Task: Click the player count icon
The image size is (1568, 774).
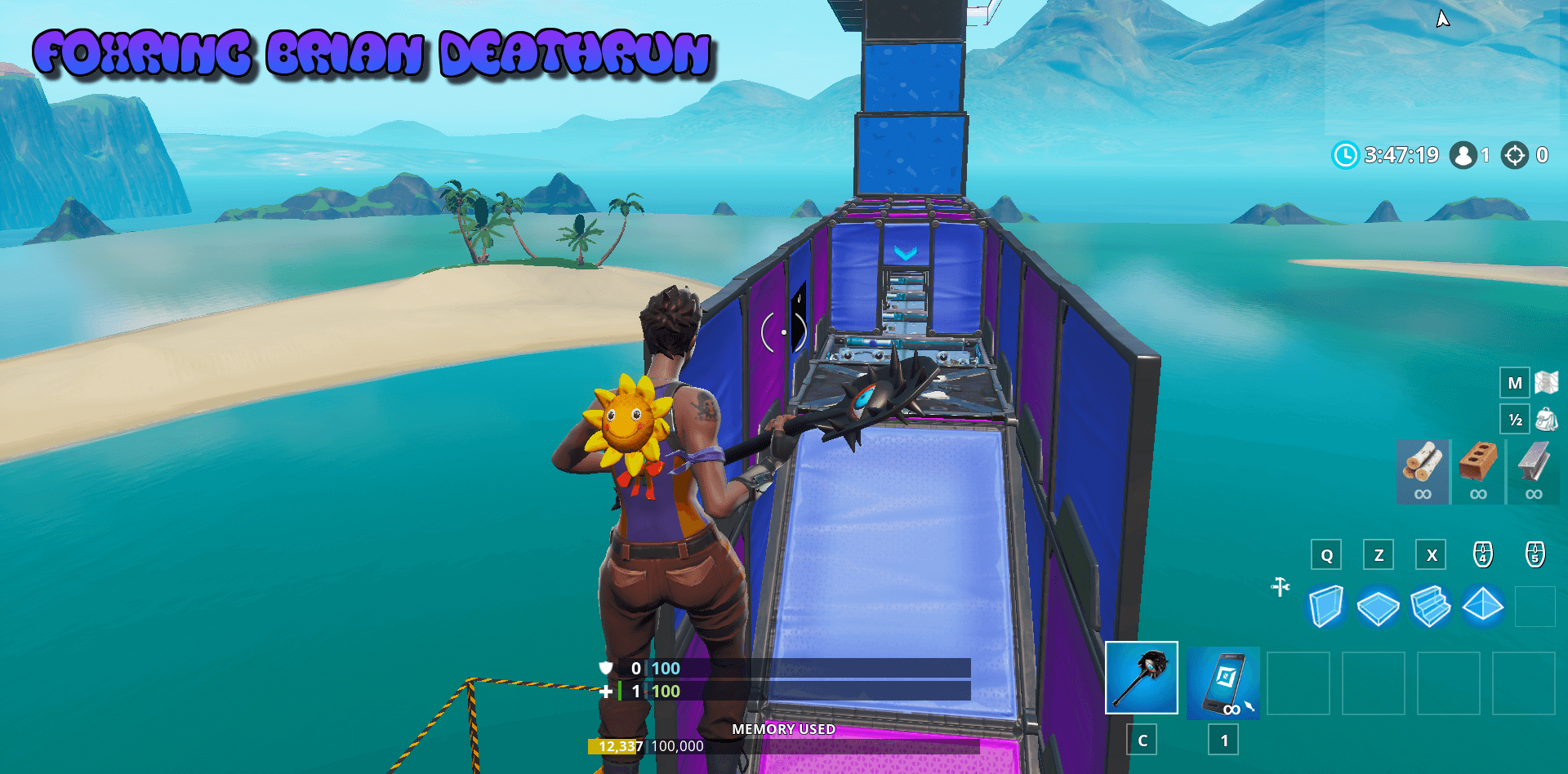Action: [x=1462, y=155]
